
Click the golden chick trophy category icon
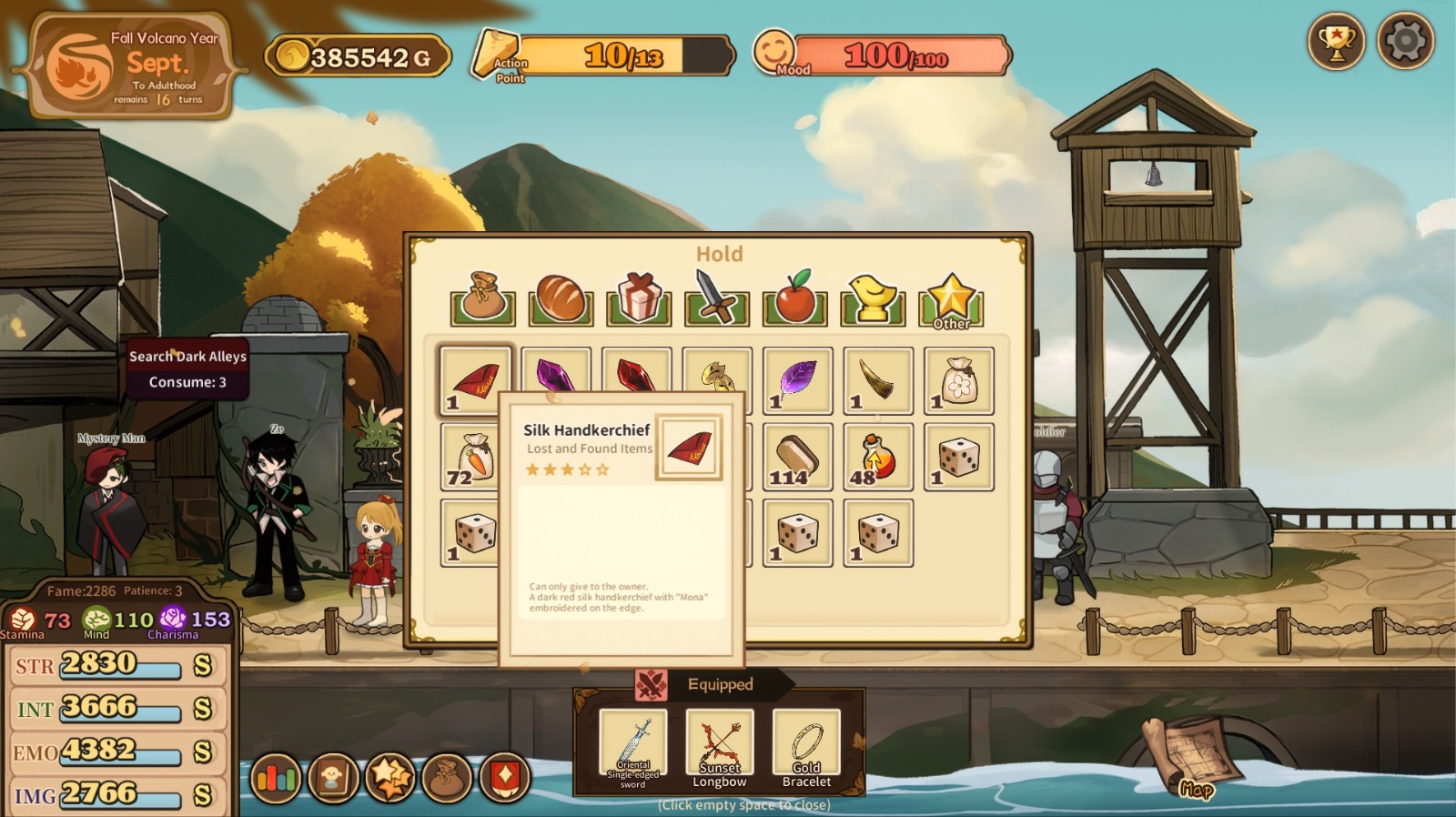874,298
